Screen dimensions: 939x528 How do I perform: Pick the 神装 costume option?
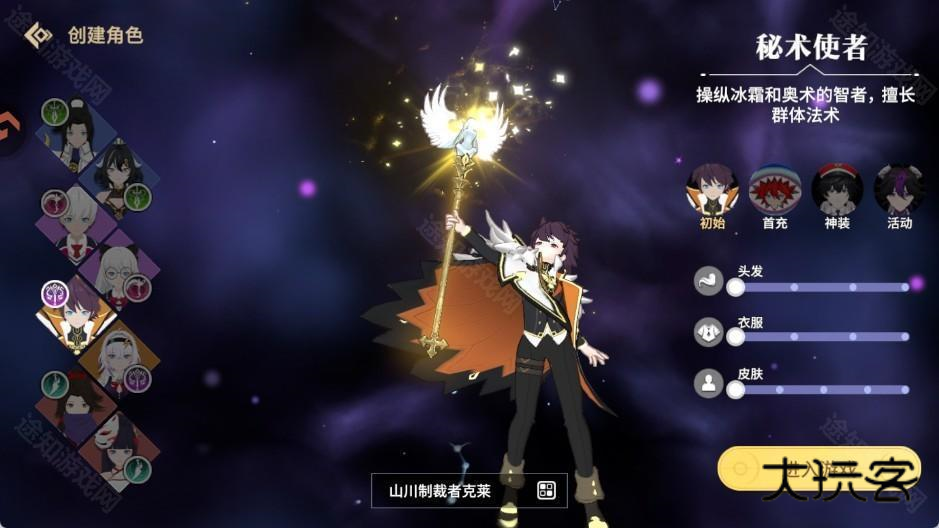tap(837, 189)
